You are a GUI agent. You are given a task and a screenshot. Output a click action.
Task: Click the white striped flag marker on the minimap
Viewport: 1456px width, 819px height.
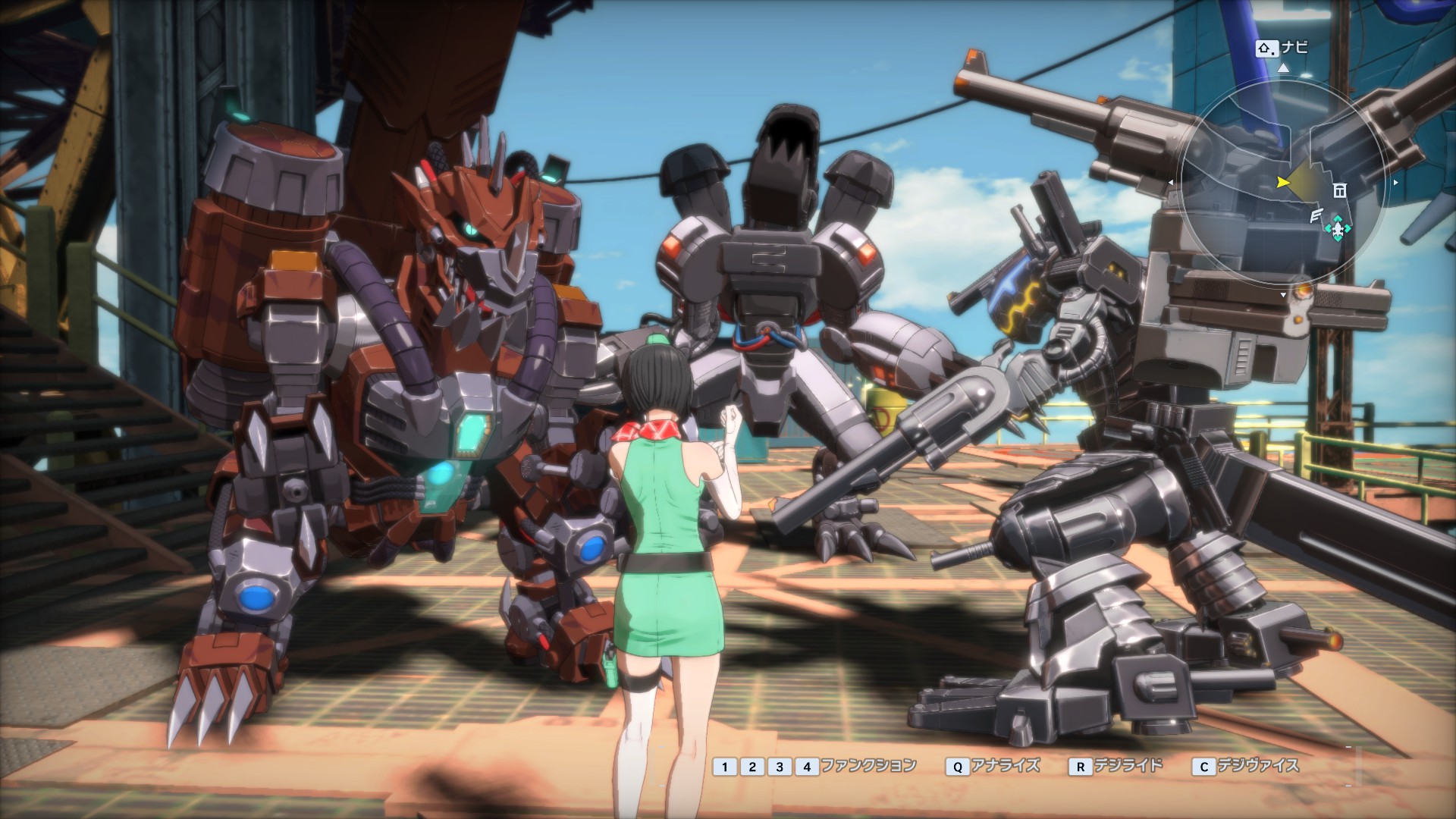click(x=1318, y=216)
